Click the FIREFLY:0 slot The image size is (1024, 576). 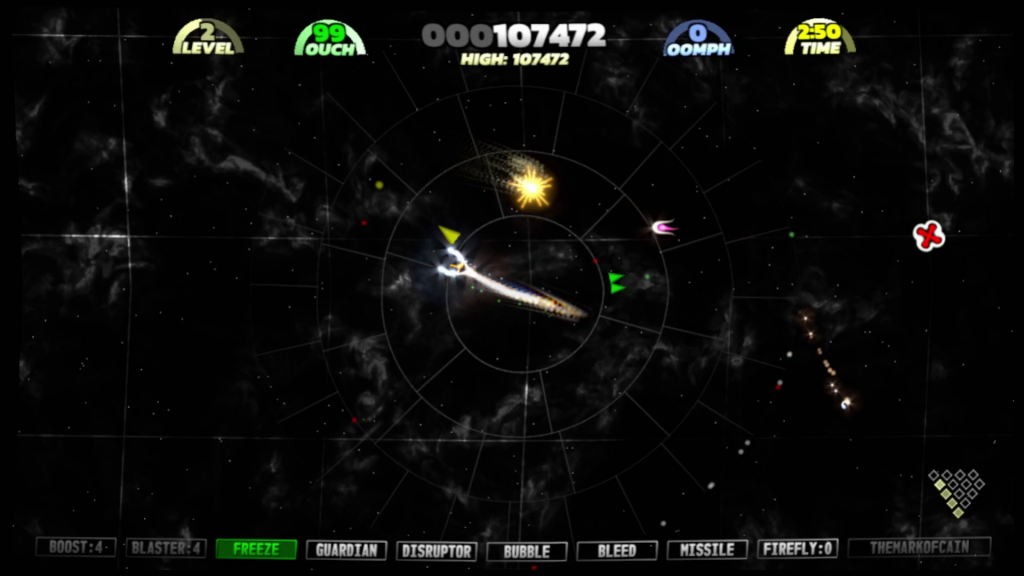pyautogui.click(x=797, y=548)
